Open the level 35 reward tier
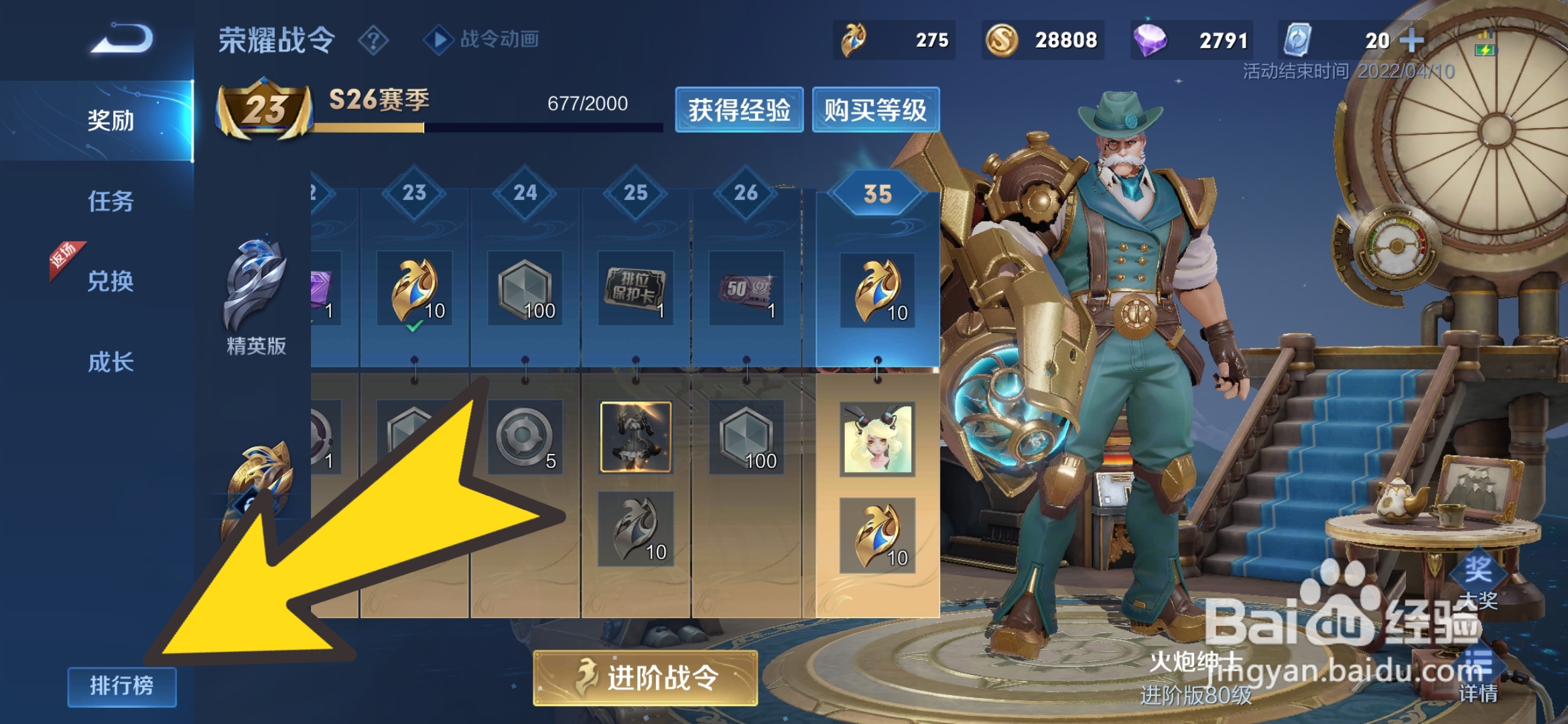The height and width of the screenshot is (724, 1568). (878, 194)
